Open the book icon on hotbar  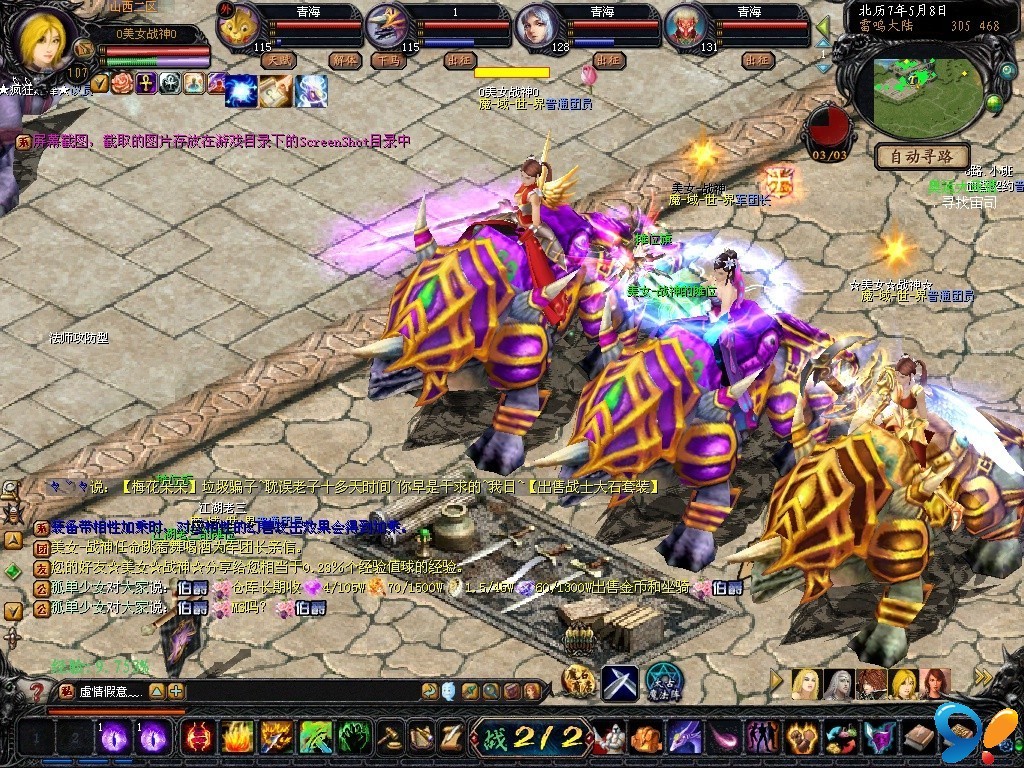click(x=918, y=737)
